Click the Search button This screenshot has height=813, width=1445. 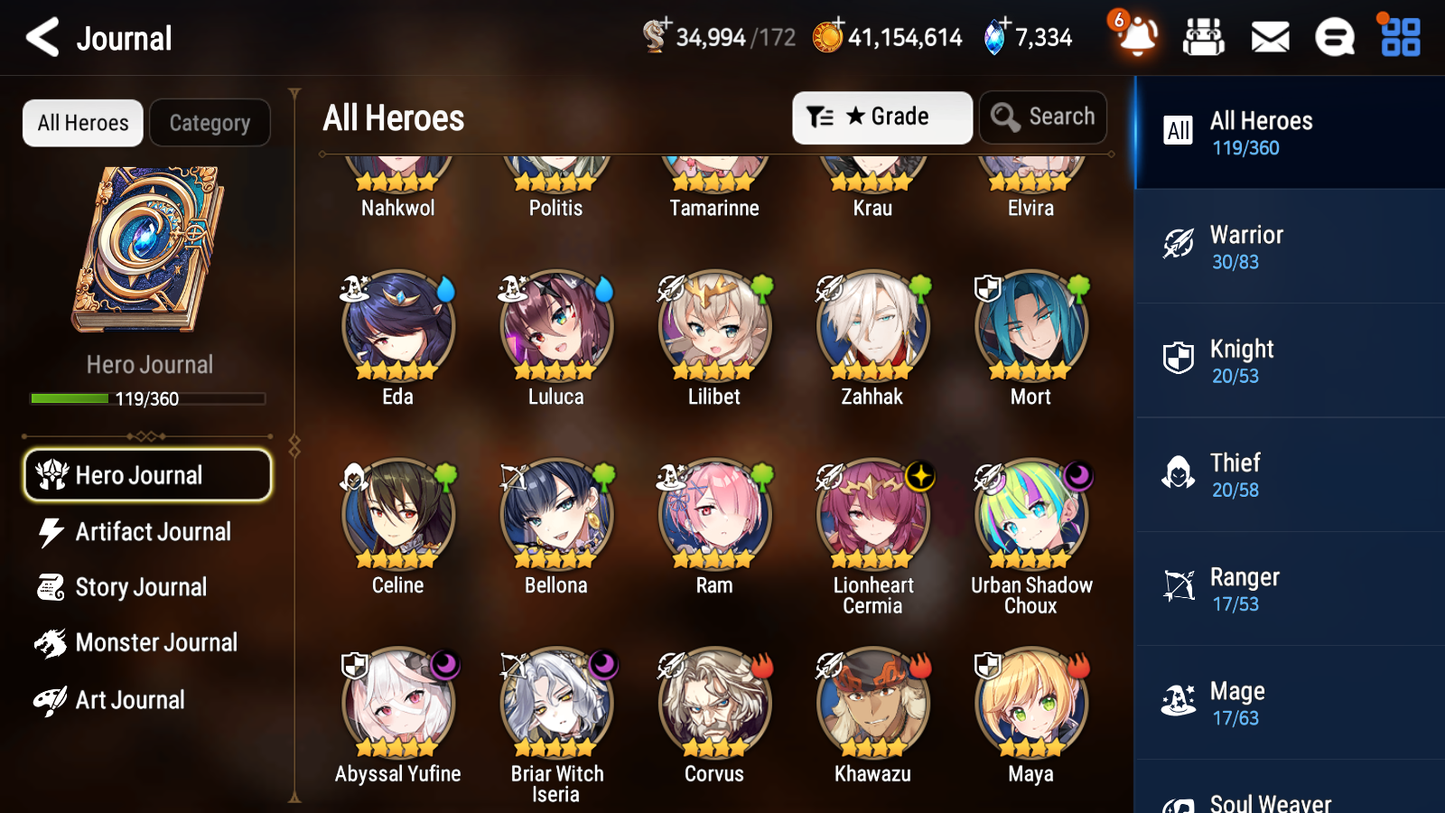(1043, 116)
